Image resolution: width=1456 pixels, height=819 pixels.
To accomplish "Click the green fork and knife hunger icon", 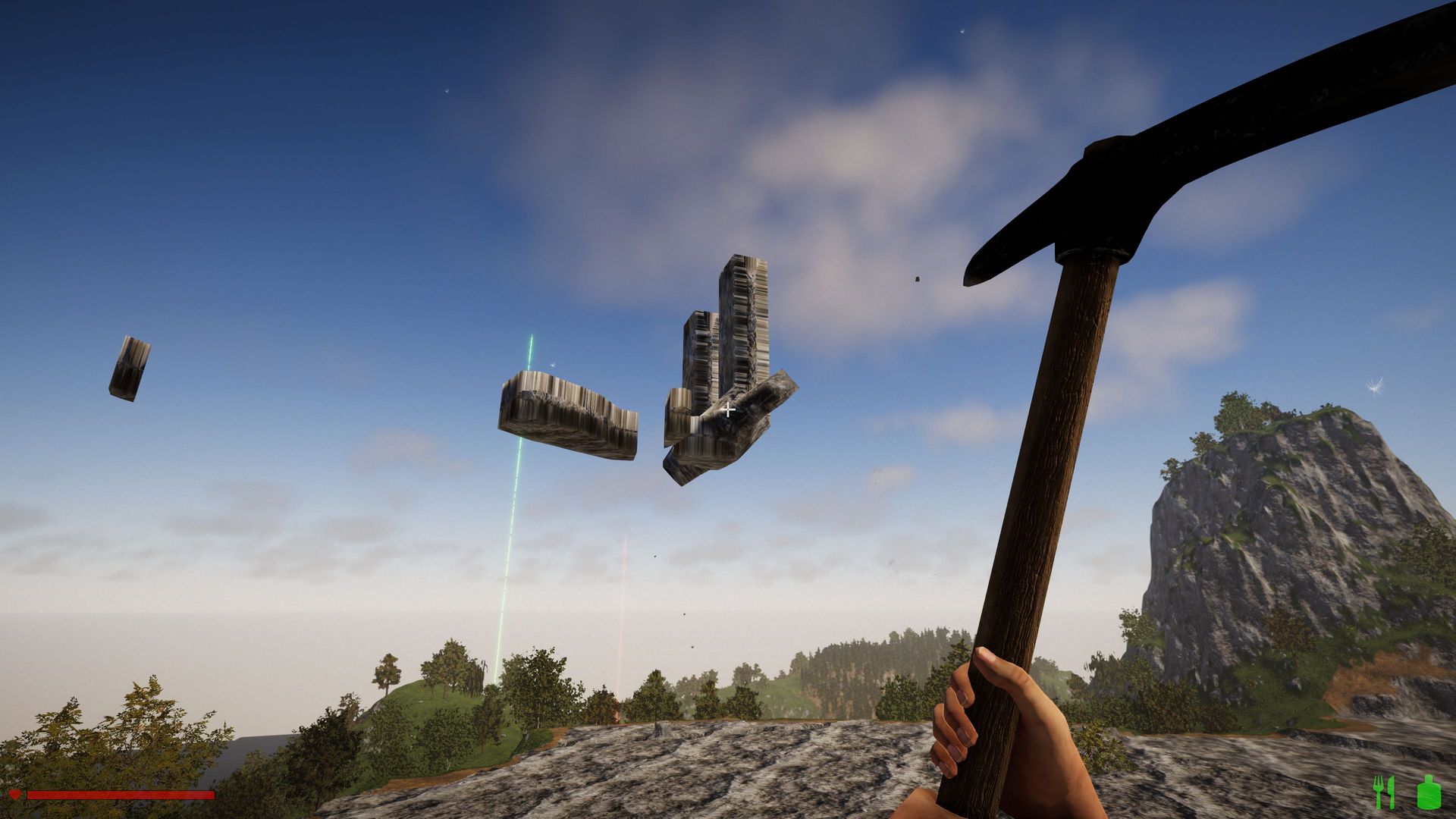I will (x=1384, y=792).
